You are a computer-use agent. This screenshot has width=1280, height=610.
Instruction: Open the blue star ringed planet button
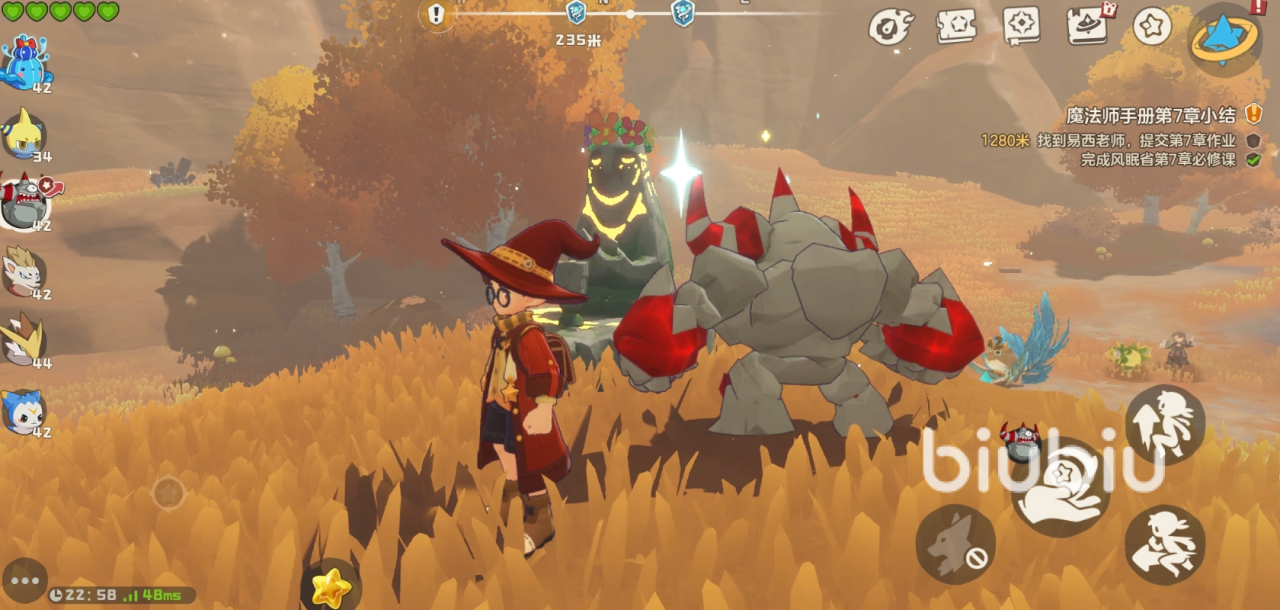click(1225, 36)
